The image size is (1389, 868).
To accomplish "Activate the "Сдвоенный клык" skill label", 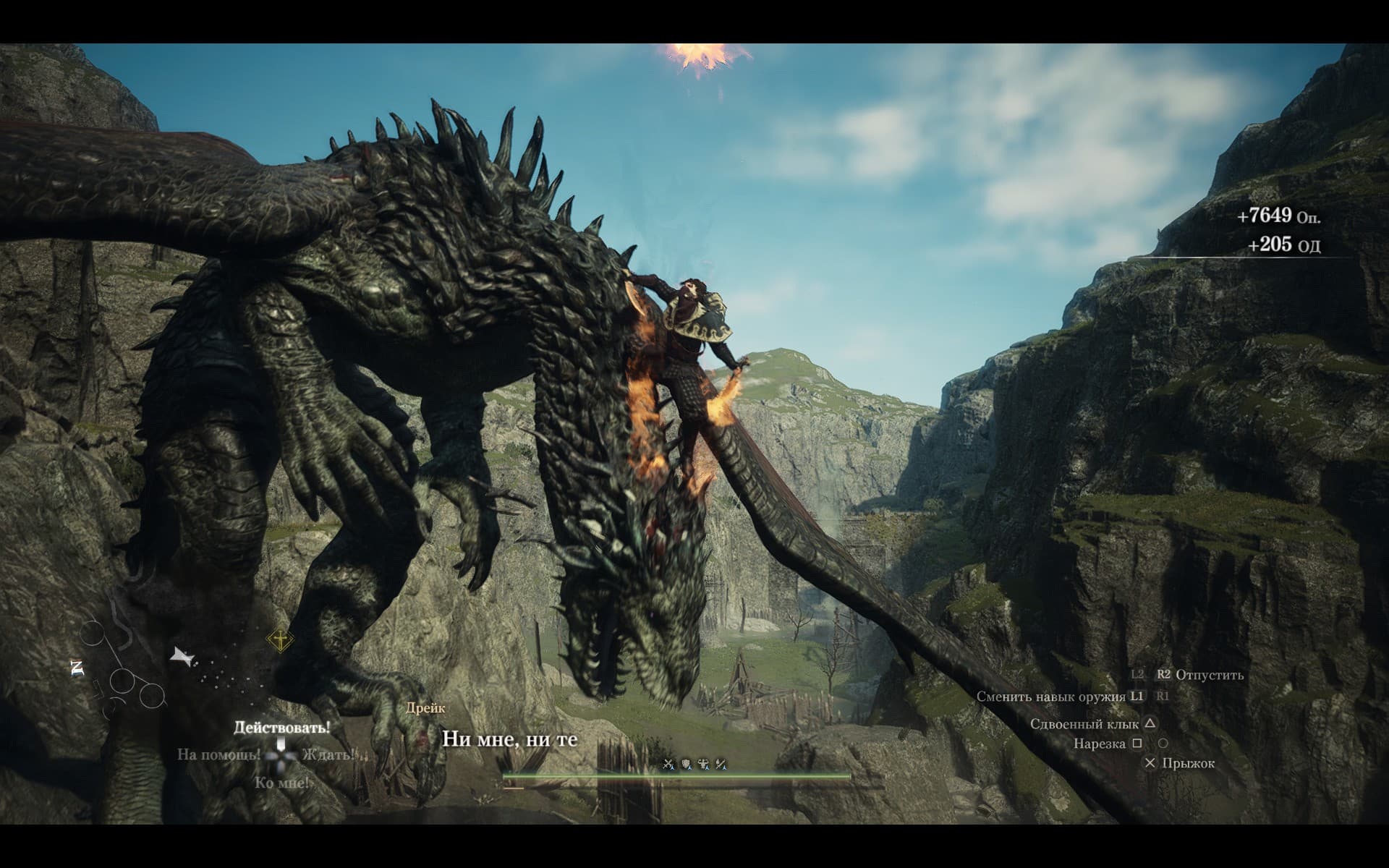I will coord(1084,723).
